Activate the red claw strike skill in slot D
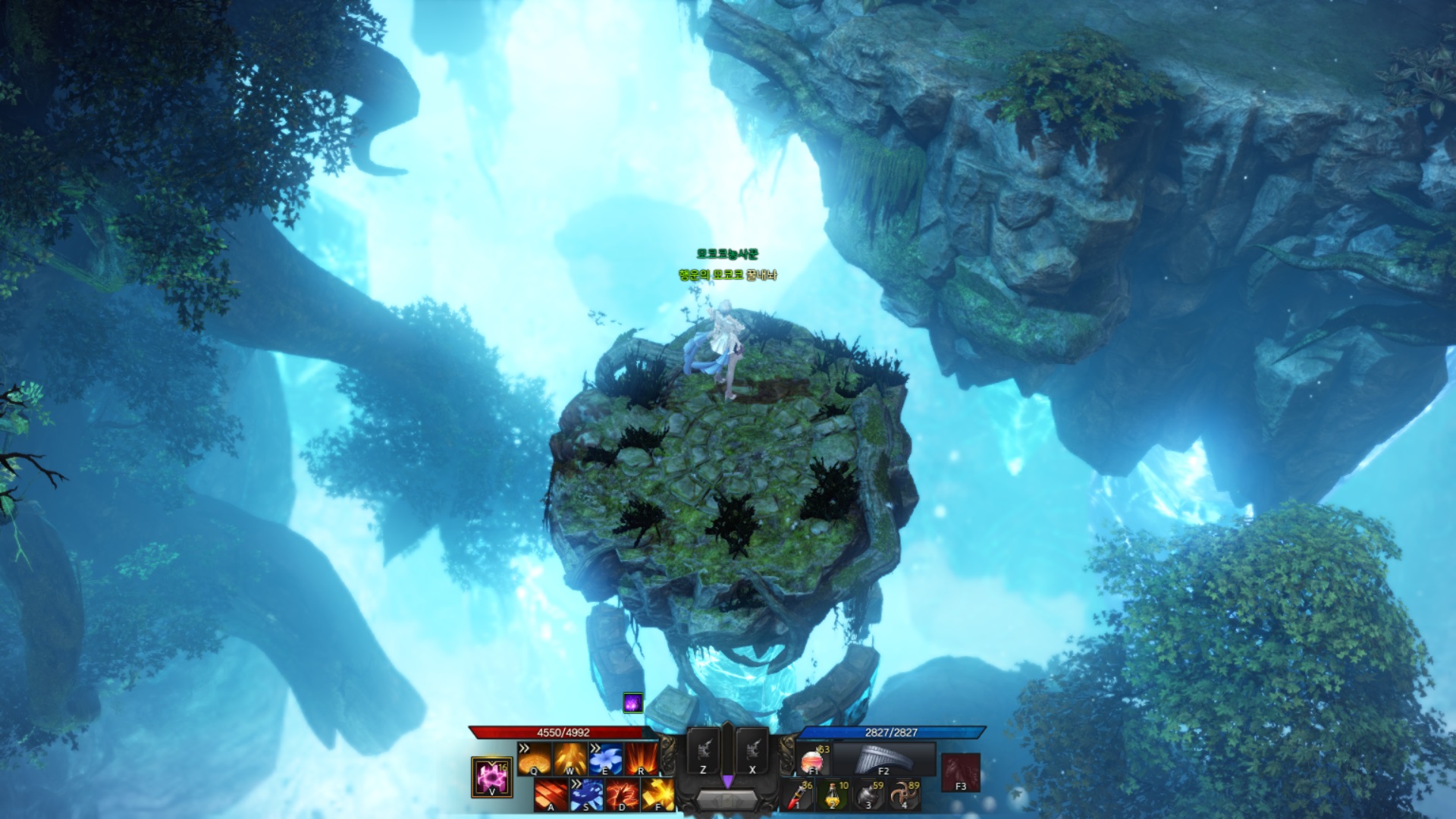 click(623, 795)
